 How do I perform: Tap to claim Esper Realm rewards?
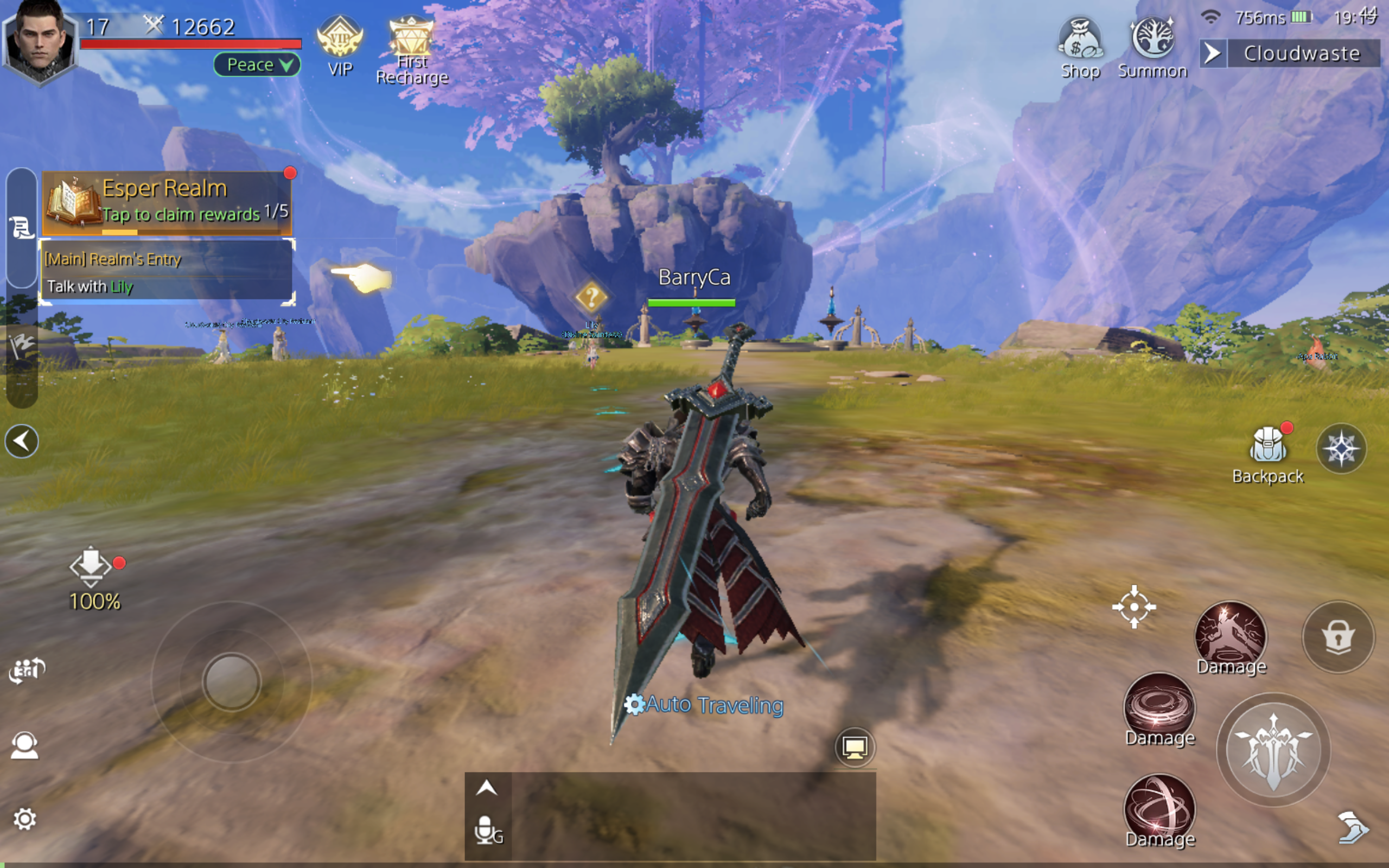(x=167, y=201)
